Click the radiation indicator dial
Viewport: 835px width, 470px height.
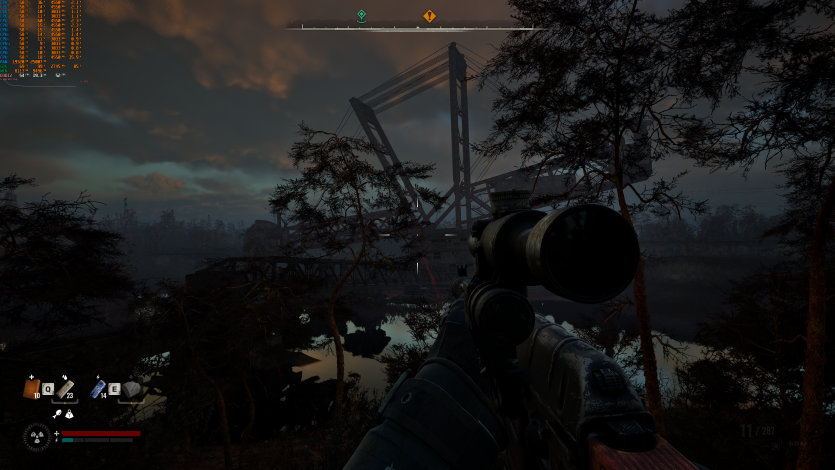(37, 437)
